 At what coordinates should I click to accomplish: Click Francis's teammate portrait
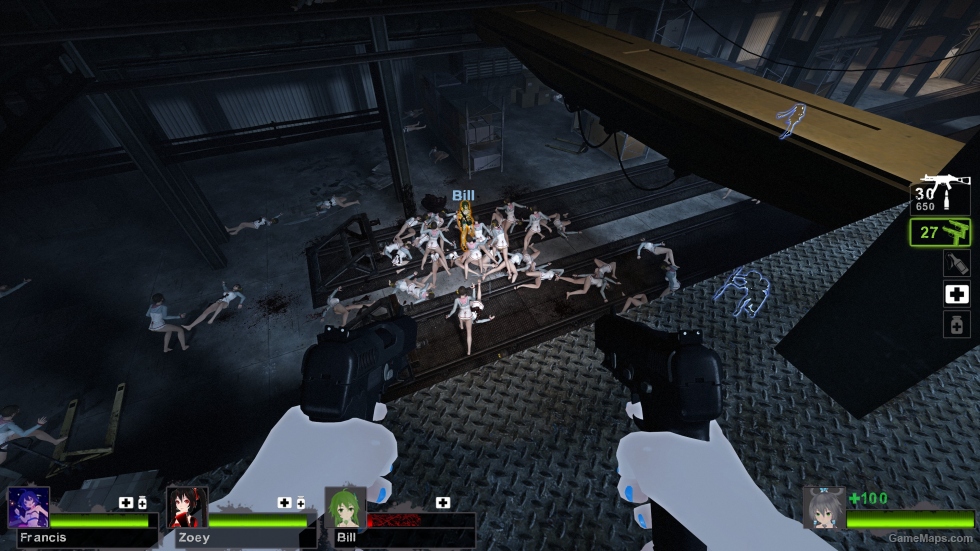pyautogui.click(x=28, y=507)
